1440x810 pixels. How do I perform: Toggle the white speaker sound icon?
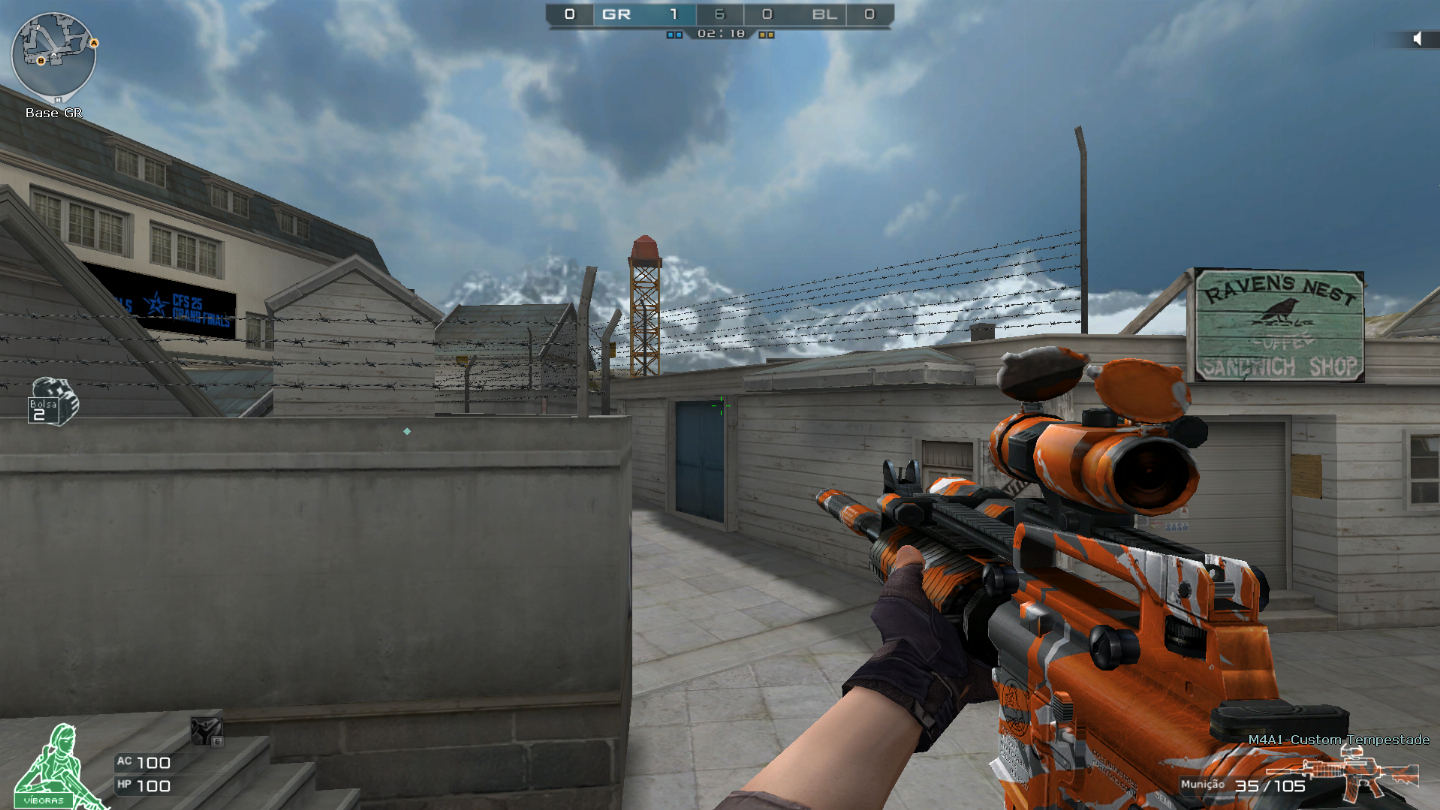pyautogui.click(x=1417, y=39)
